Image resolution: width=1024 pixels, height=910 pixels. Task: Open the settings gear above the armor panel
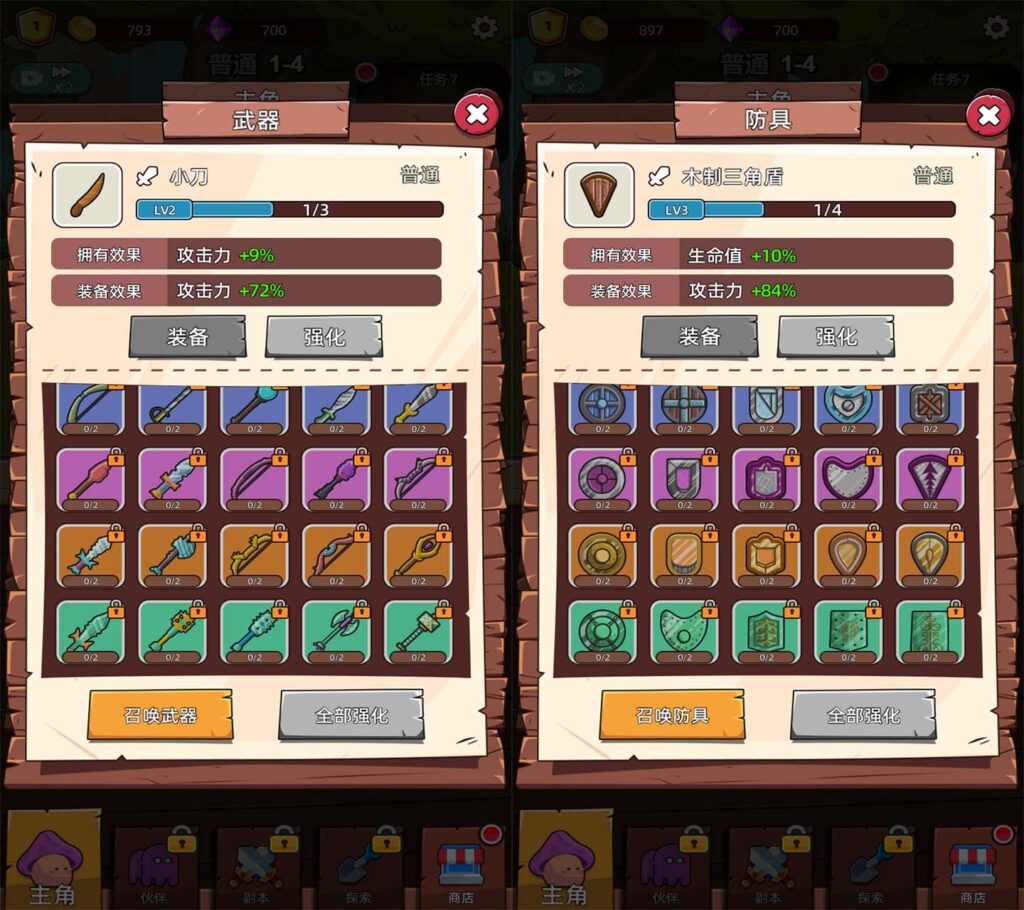click(x=996, y=28)
